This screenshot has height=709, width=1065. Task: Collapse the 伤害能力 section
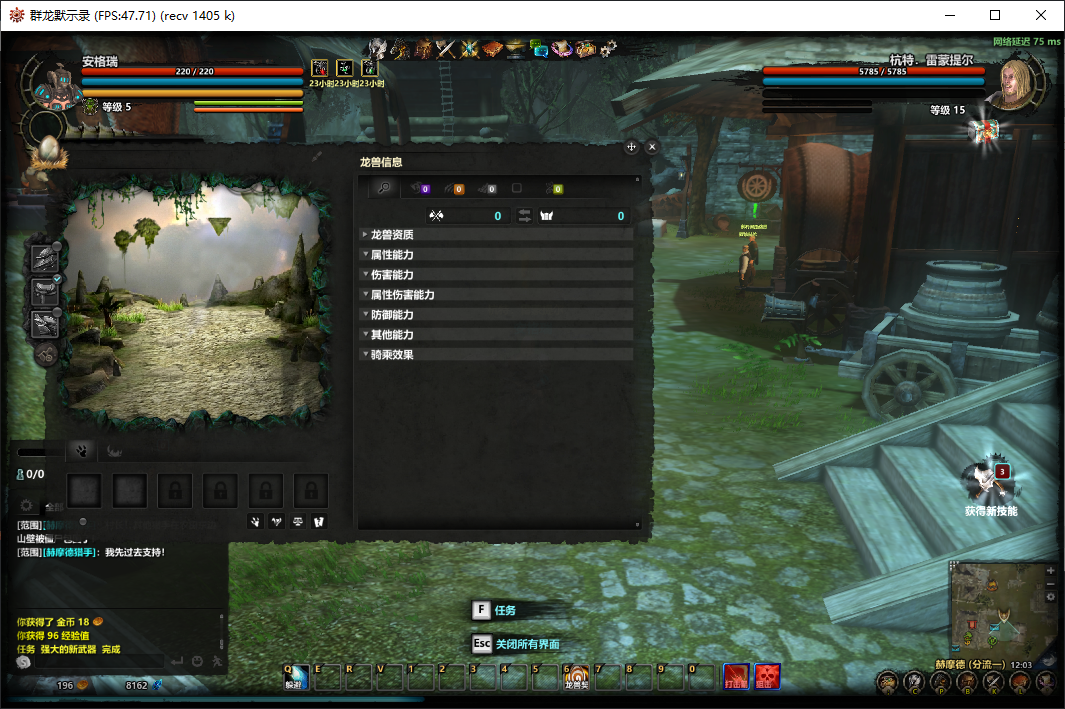pos(392,275)
